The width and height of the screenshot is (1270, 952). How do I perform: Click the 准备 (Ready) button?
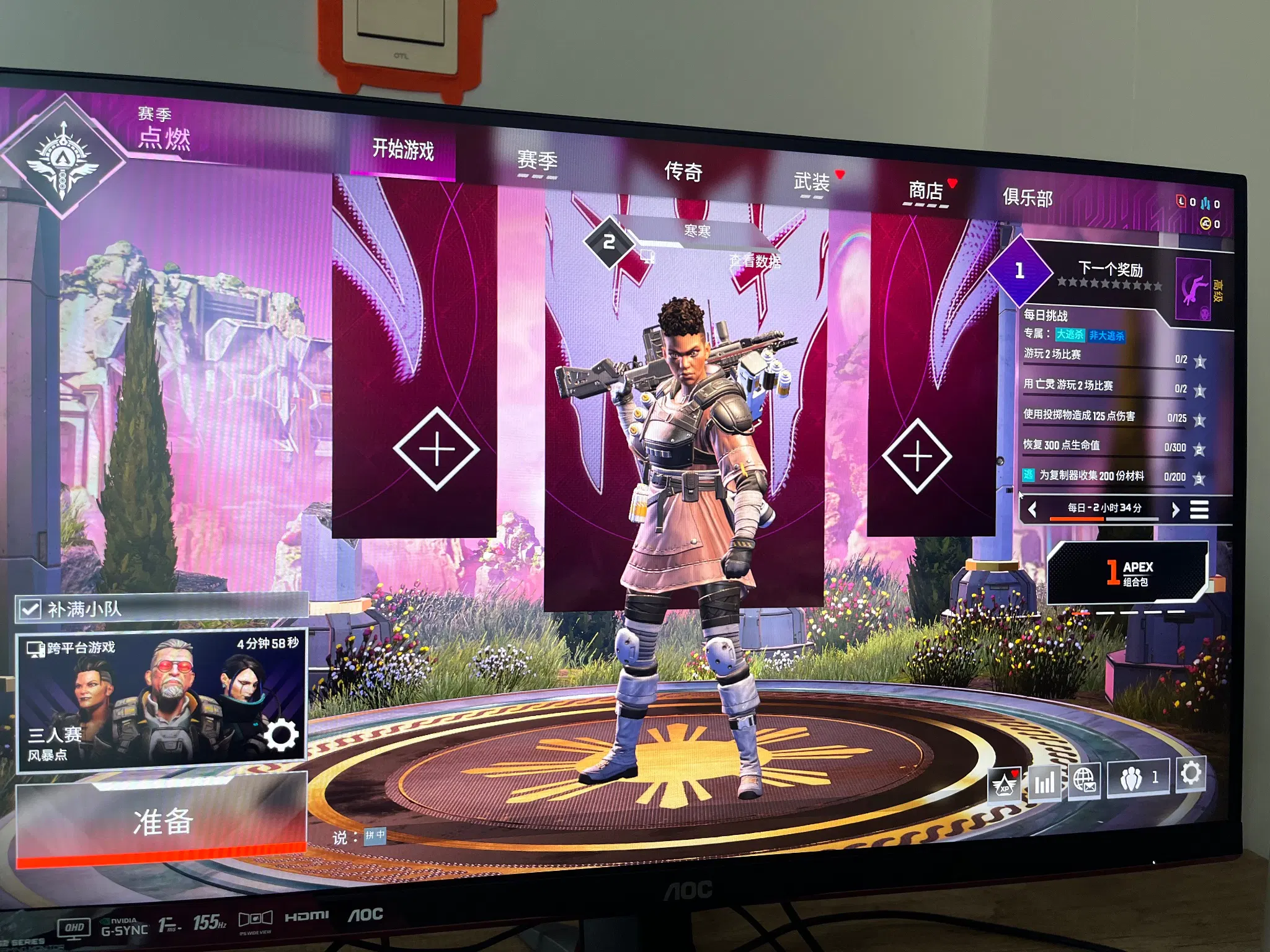point(161,823)
